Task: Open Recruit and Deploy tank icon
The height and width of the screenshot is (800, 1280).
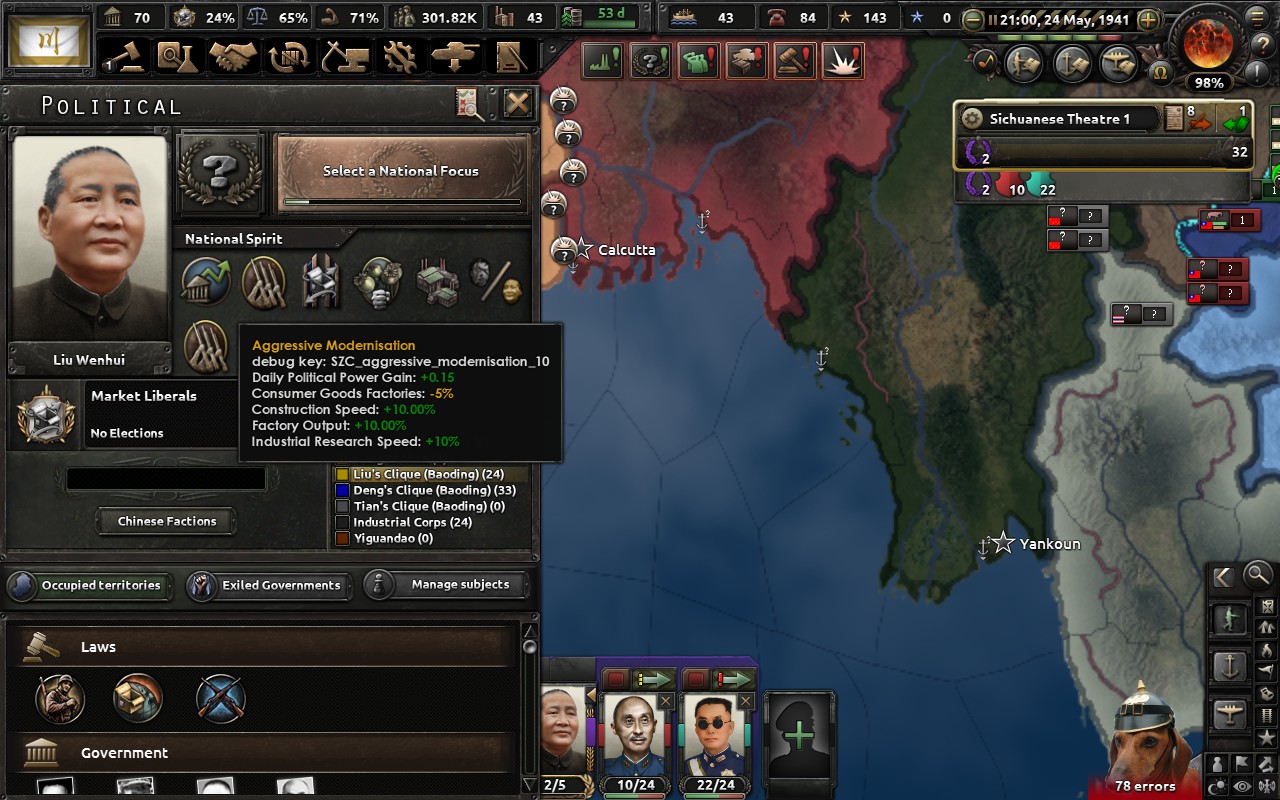Action: point(456,57)
